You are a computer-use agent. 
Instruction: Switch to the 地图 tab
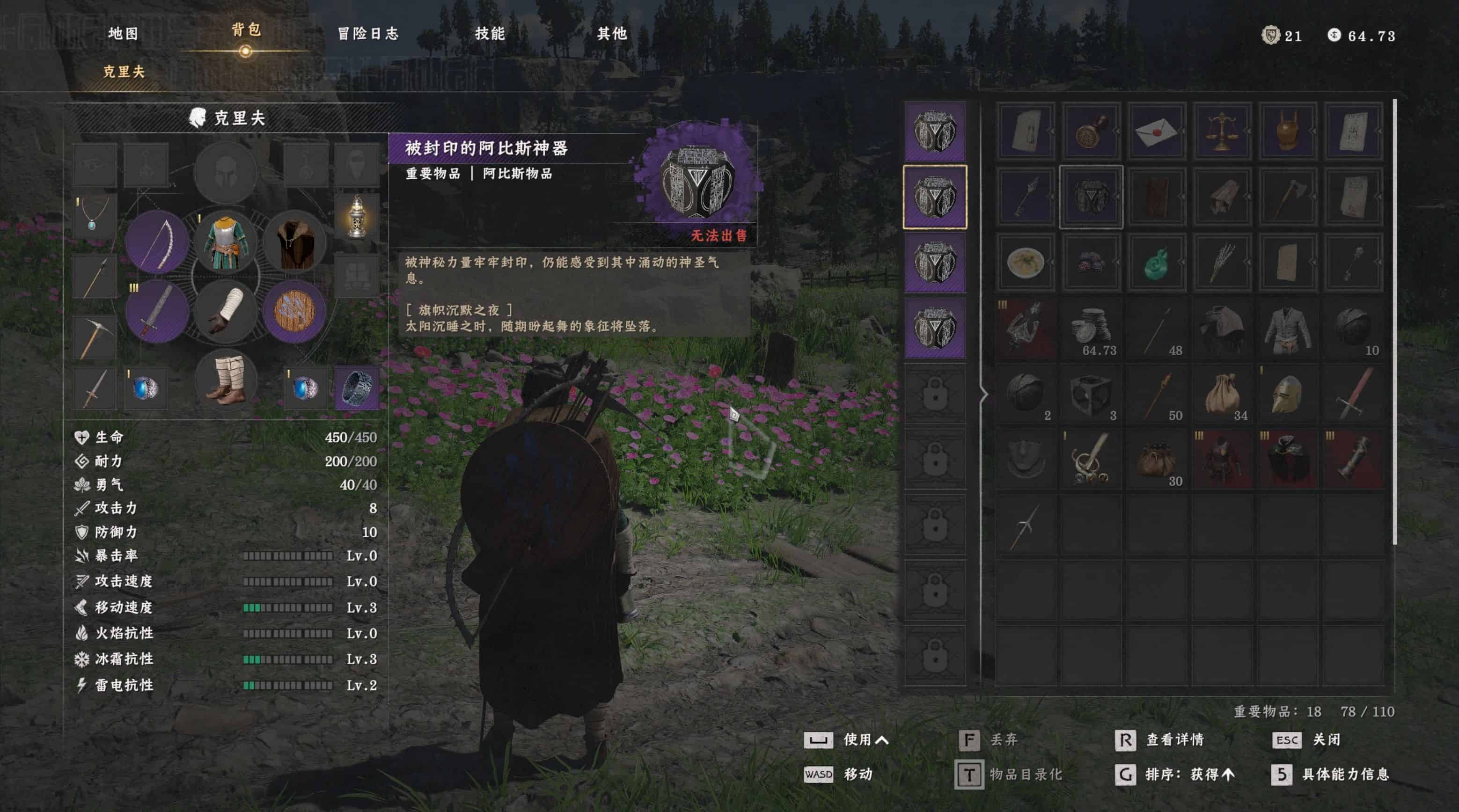point(124,33)
